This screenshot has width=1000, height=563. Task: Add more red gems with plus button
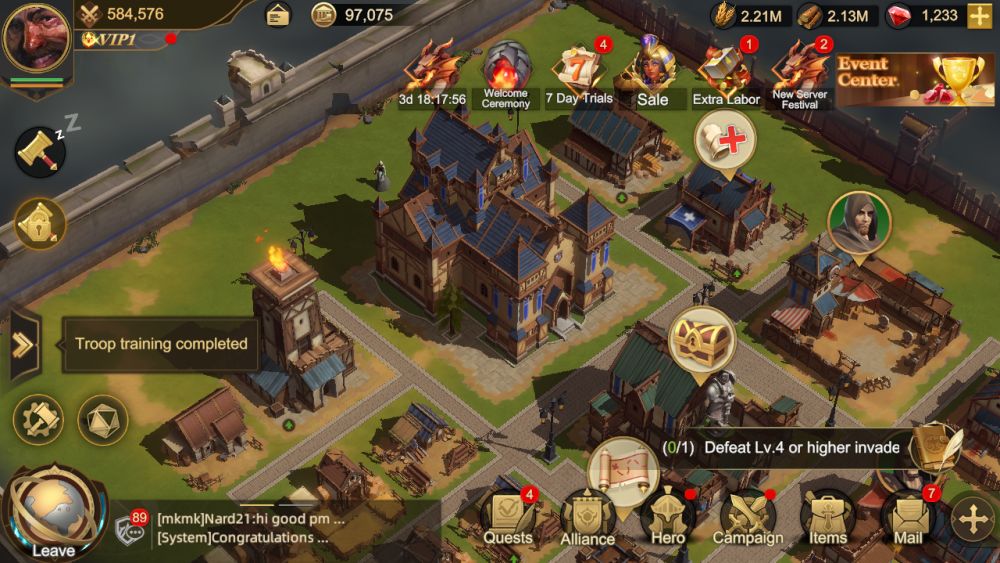(979, 16)
